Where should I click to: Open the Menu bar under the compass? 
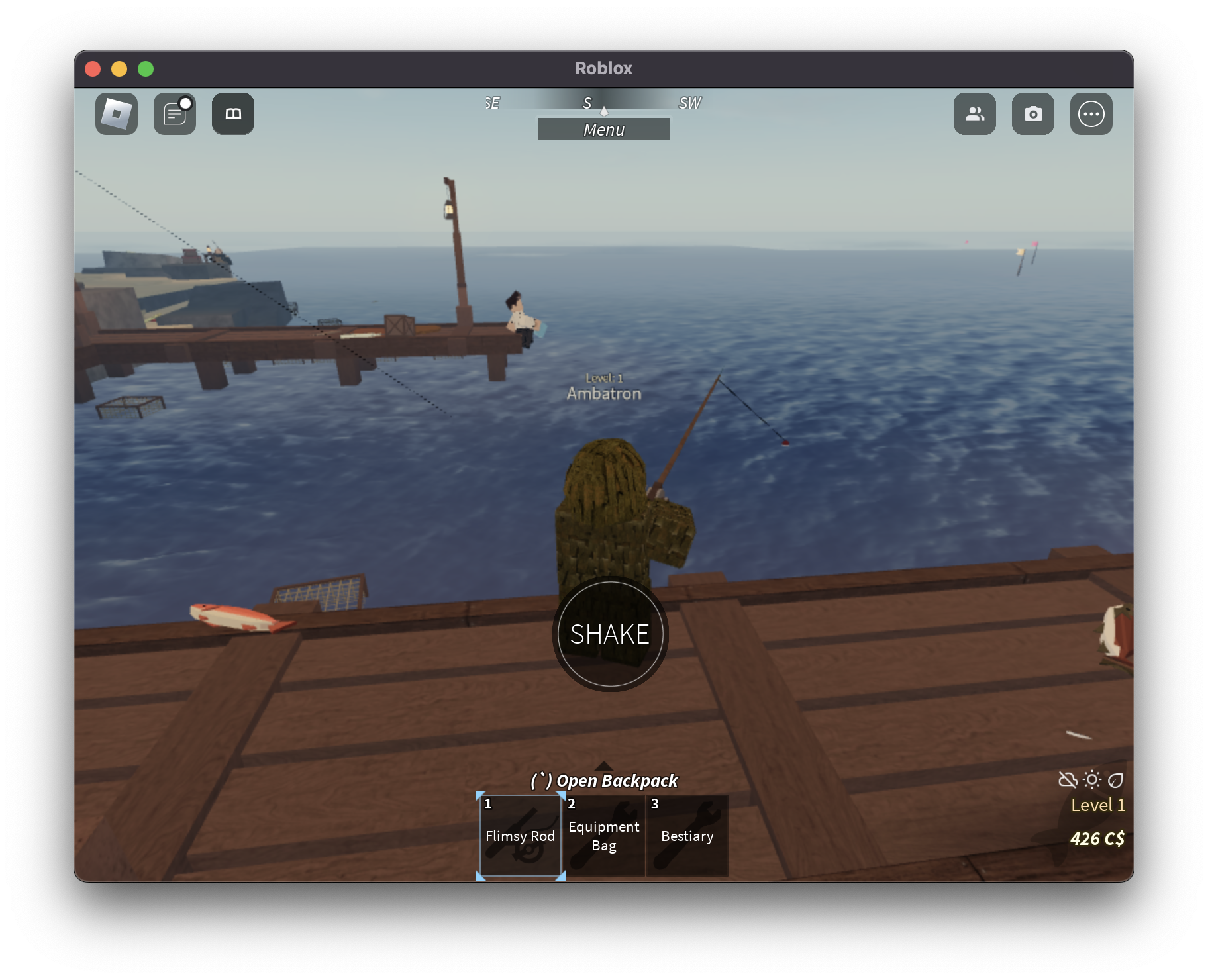pos(603,129)
